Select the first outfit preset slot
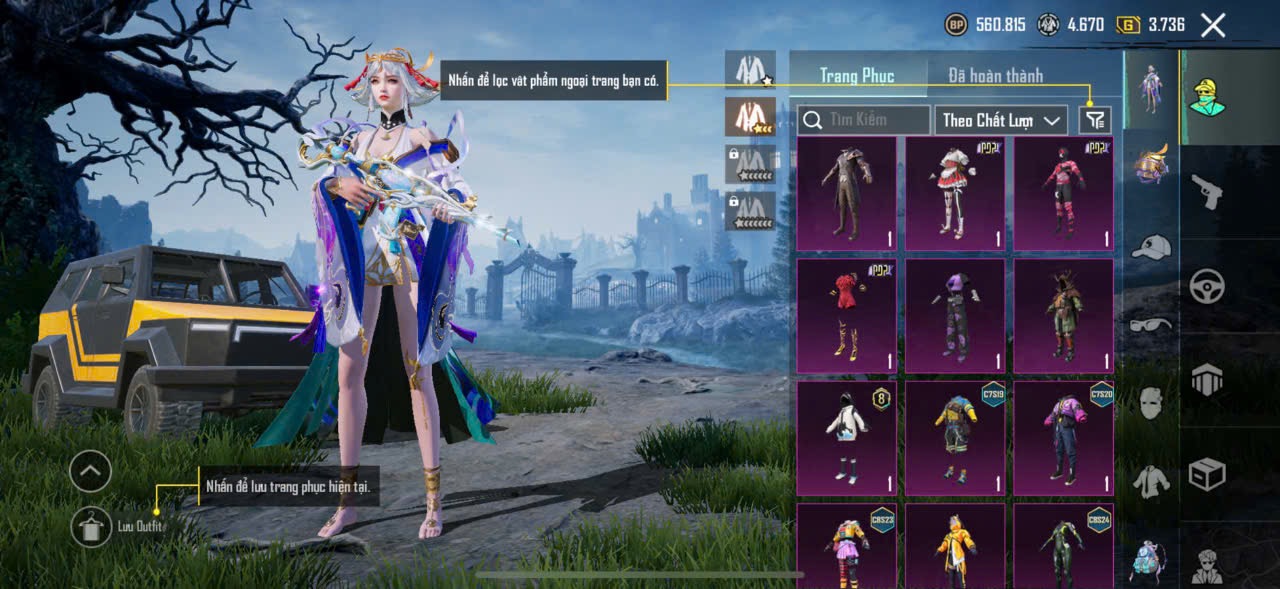Screen dimensions: 1280x589 tap(750, 69)
